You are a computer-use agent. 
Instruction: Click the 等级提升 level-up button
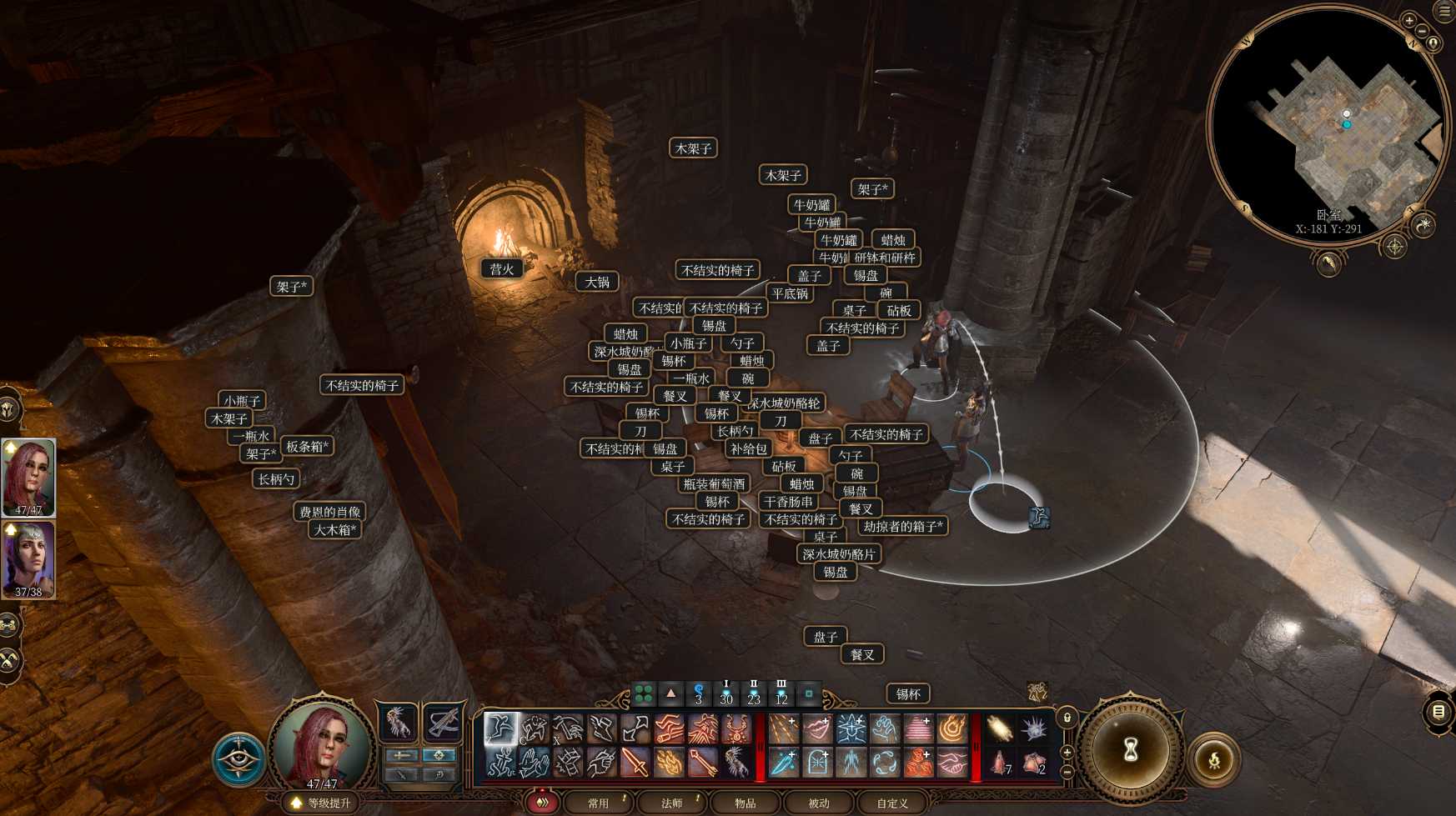322,803
